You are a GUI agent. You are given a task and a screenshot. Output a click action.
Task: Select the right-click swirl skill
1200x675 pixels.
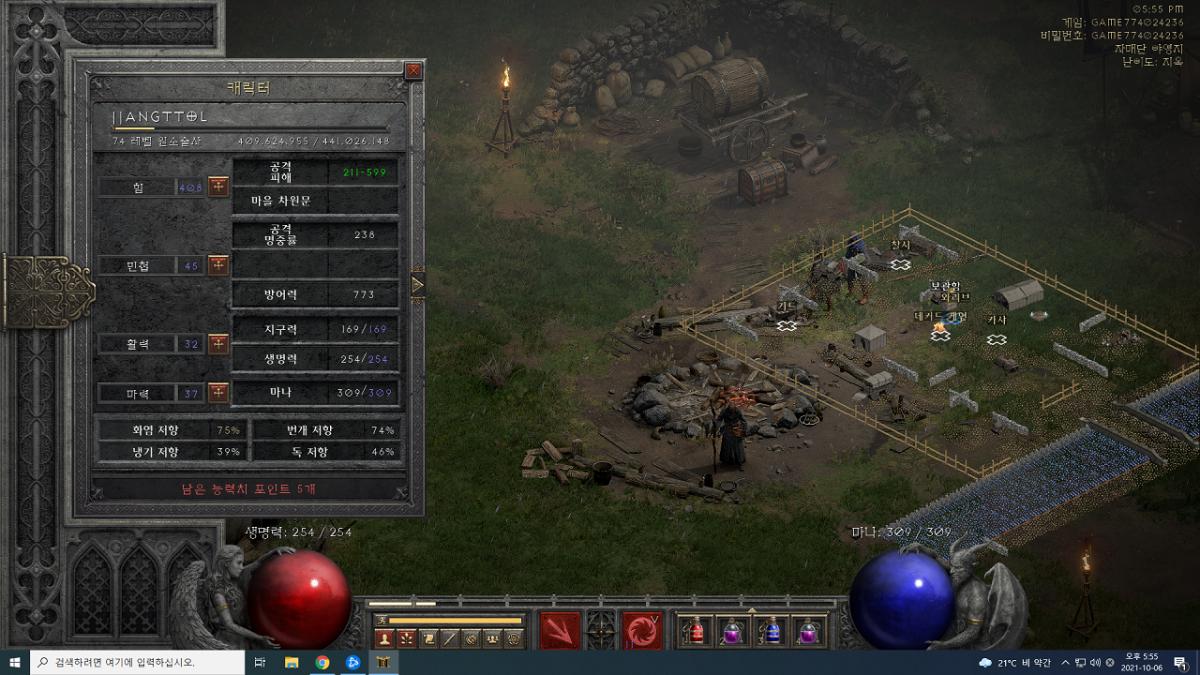click(641, 630)
